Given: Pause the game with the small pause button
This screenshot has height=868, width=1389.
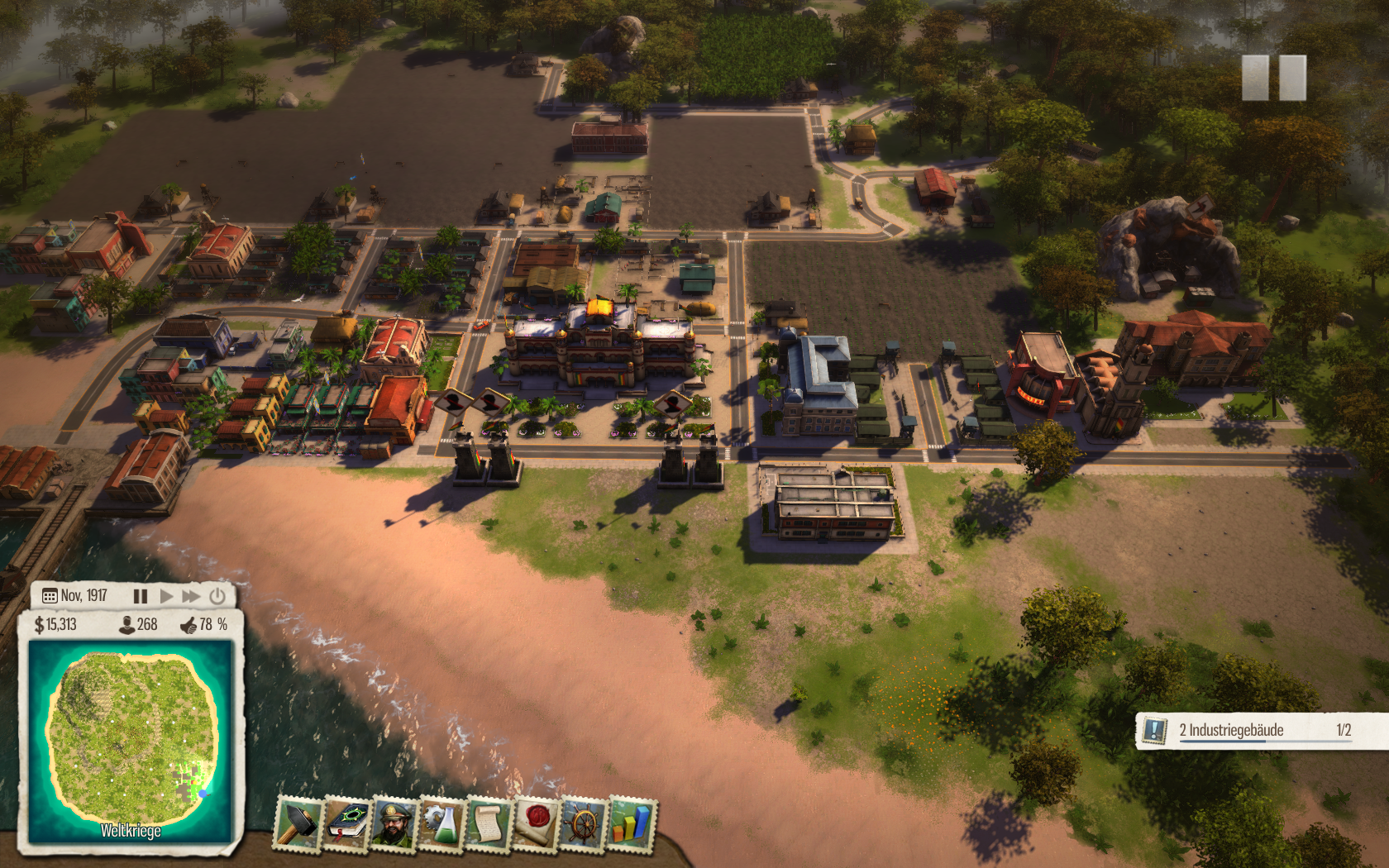Looking at the screenshot, I should pos(141,596).
